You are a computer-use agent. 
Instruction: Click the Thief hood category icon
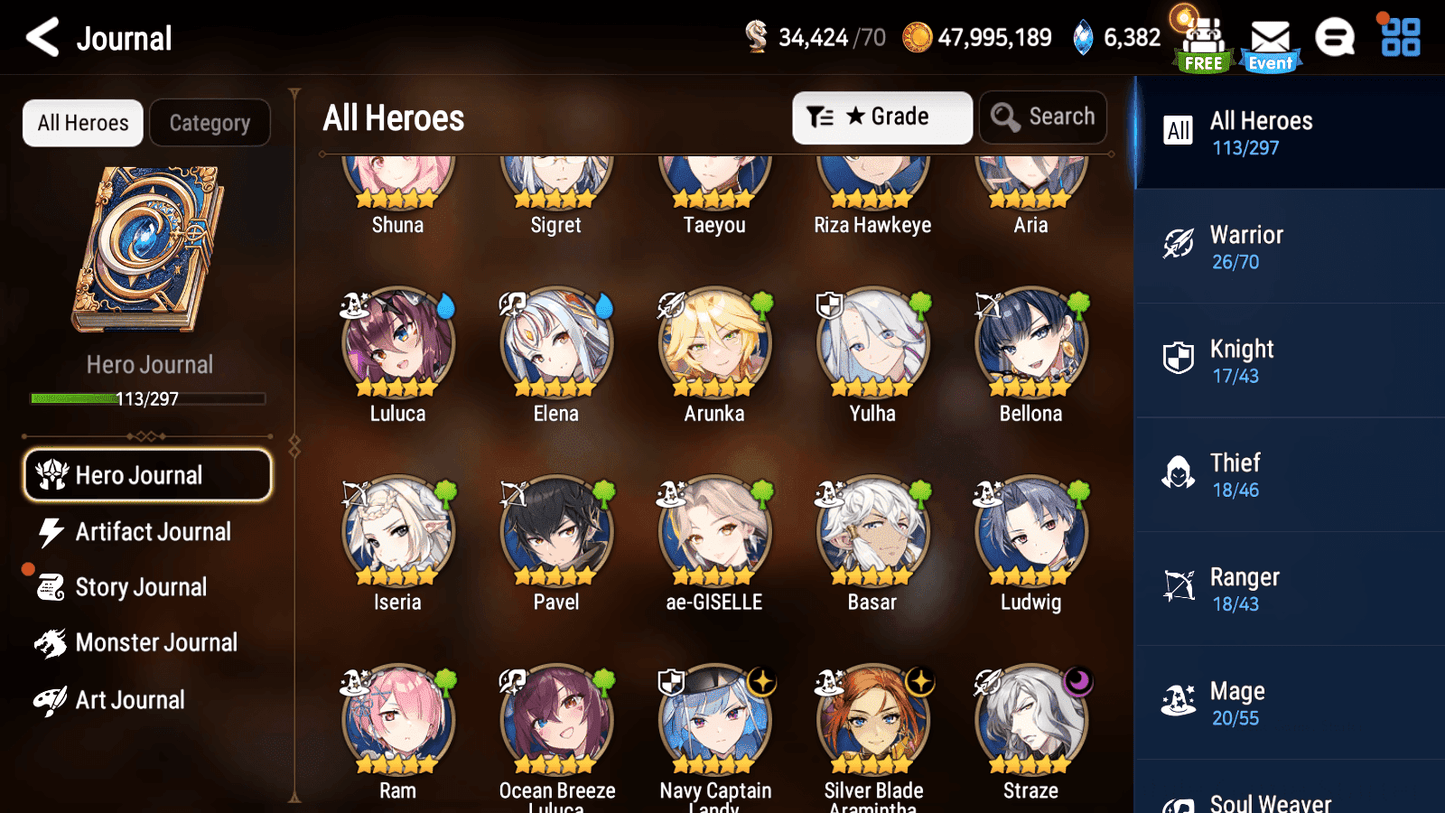coord(1180,472)
